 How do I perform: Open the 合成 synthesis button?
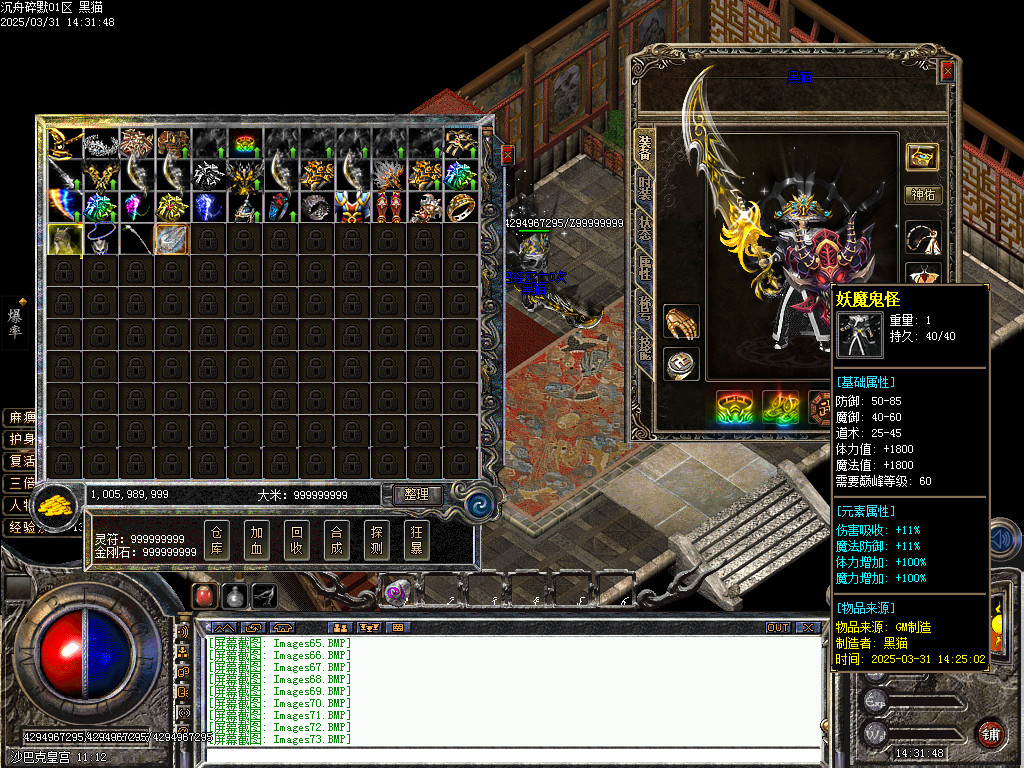point(337,539)
